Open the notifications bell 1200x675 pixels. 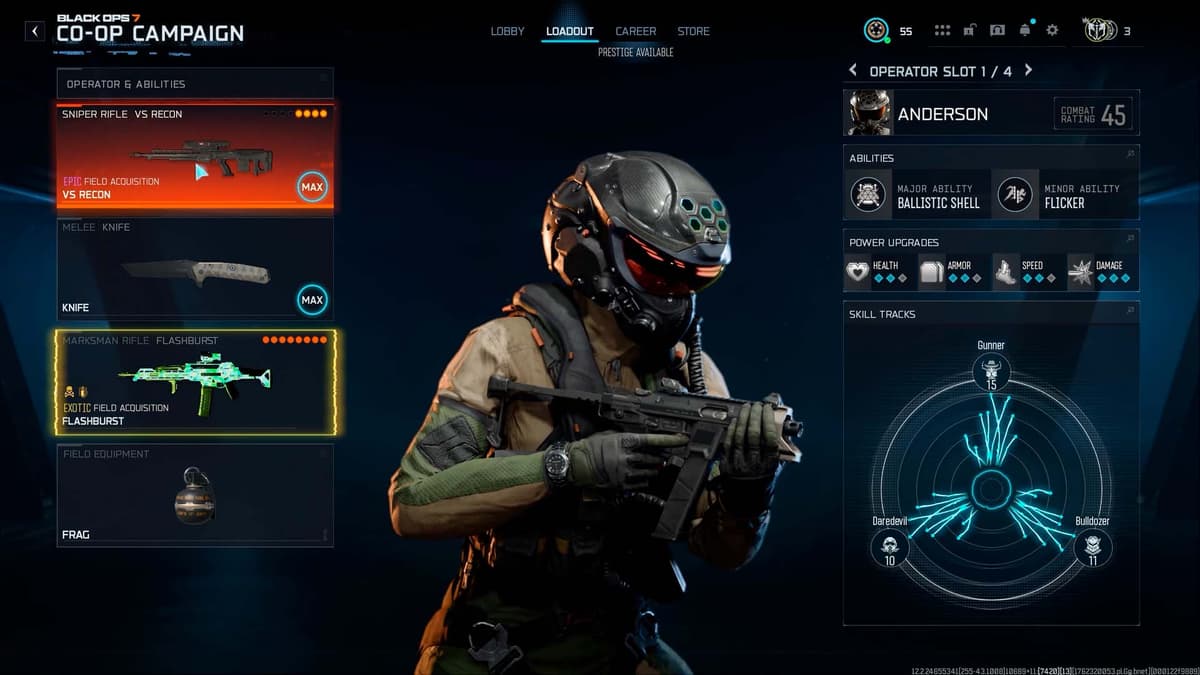point(1025,31)
